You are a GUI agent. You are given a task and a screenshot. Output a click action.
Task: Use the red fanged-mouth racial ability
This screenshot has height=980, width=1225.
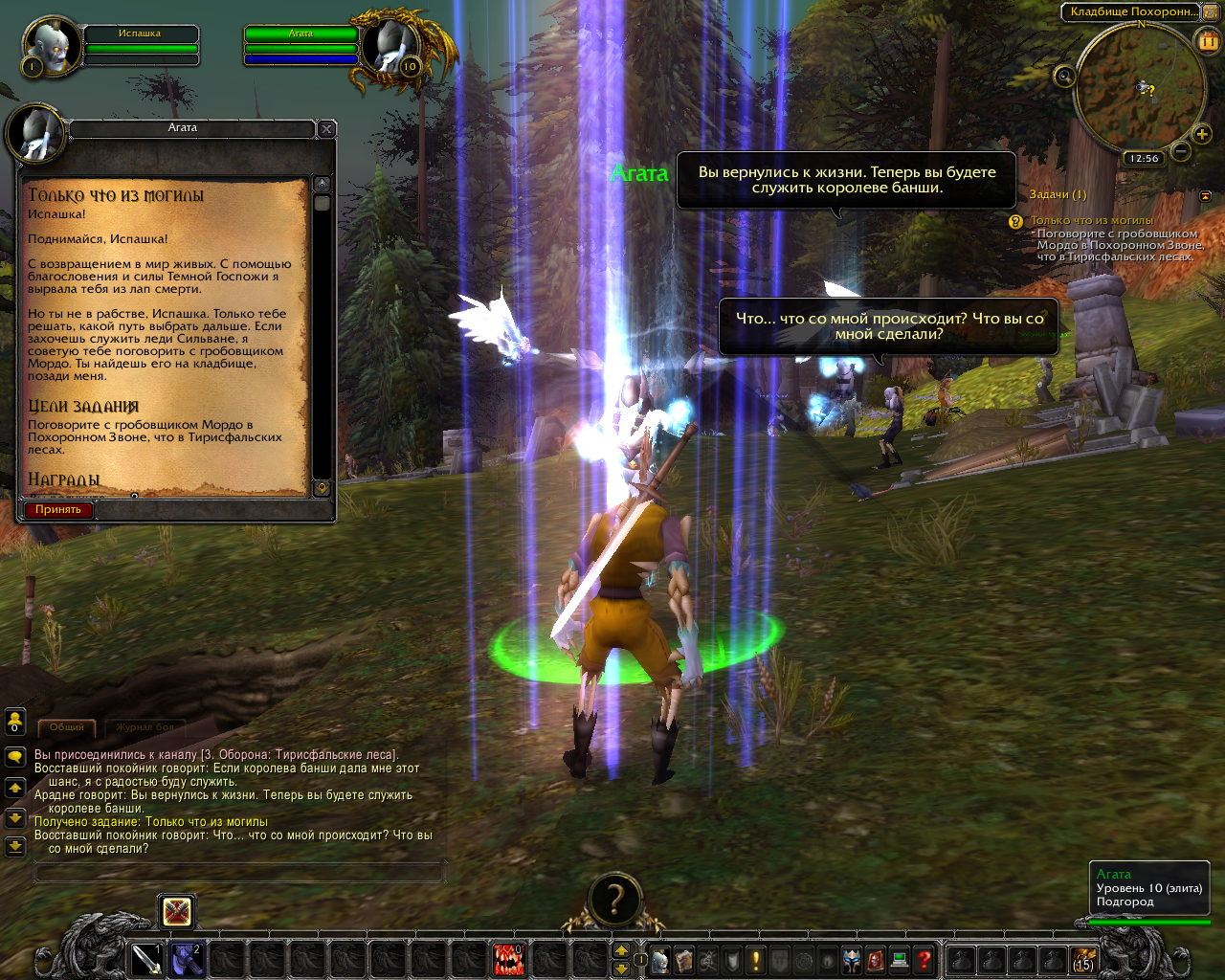pos(508,959)
